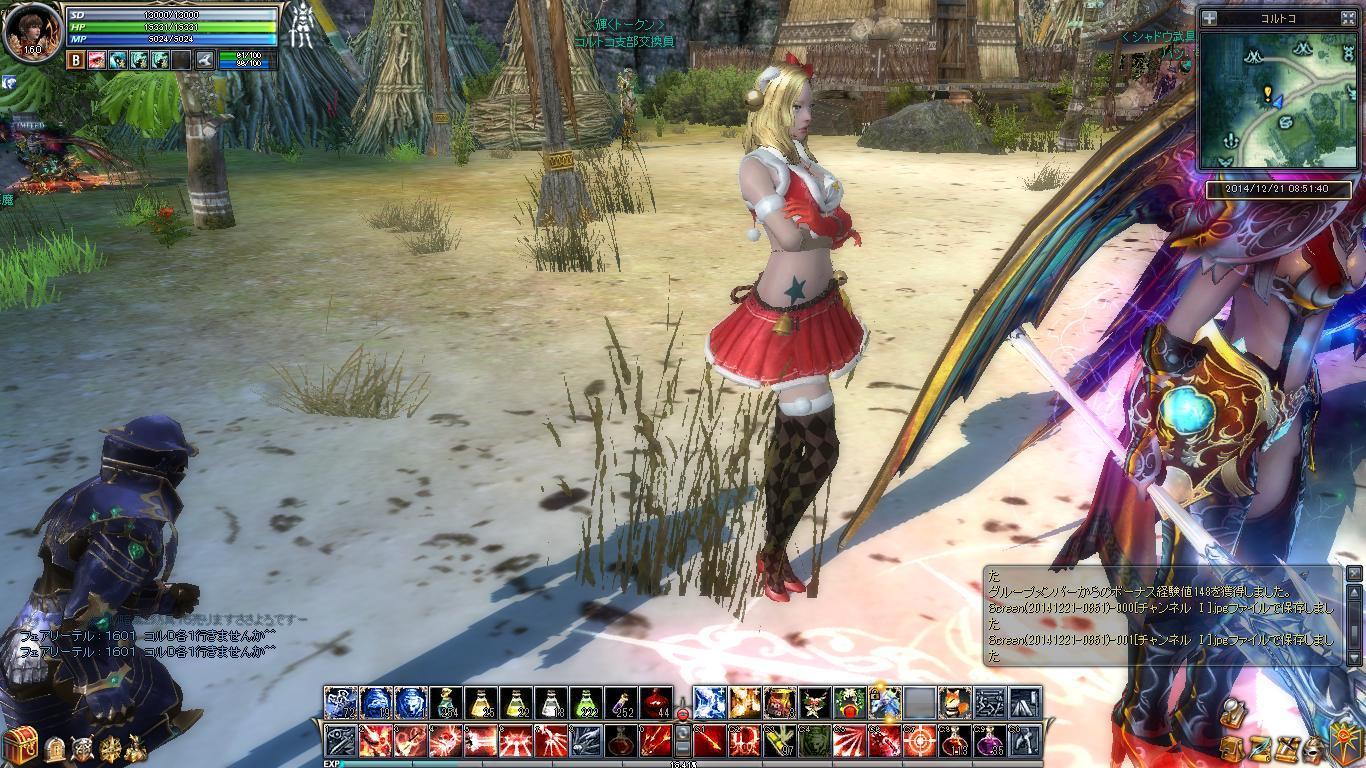Use the purple potion with 35 count
The height and width of the screenshot is (768, 1366).
989,741
